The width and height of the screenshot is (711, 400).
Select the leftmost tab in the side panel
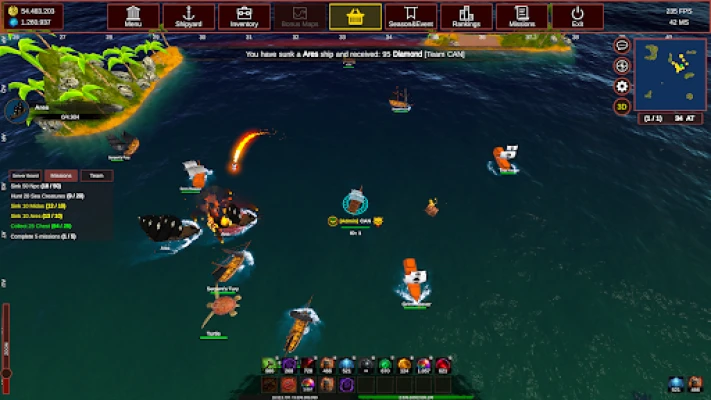click(26, 175)
